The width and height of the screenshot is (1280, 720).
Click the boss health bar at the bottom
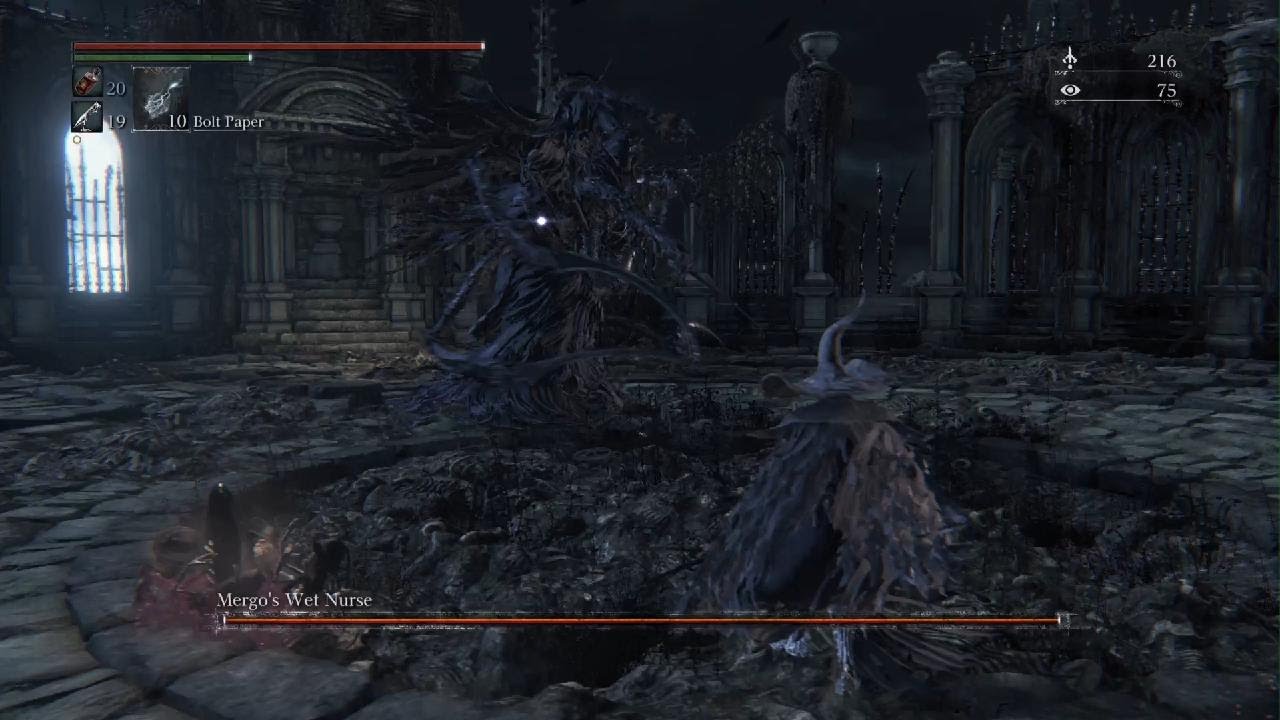[x=640, y=620]
